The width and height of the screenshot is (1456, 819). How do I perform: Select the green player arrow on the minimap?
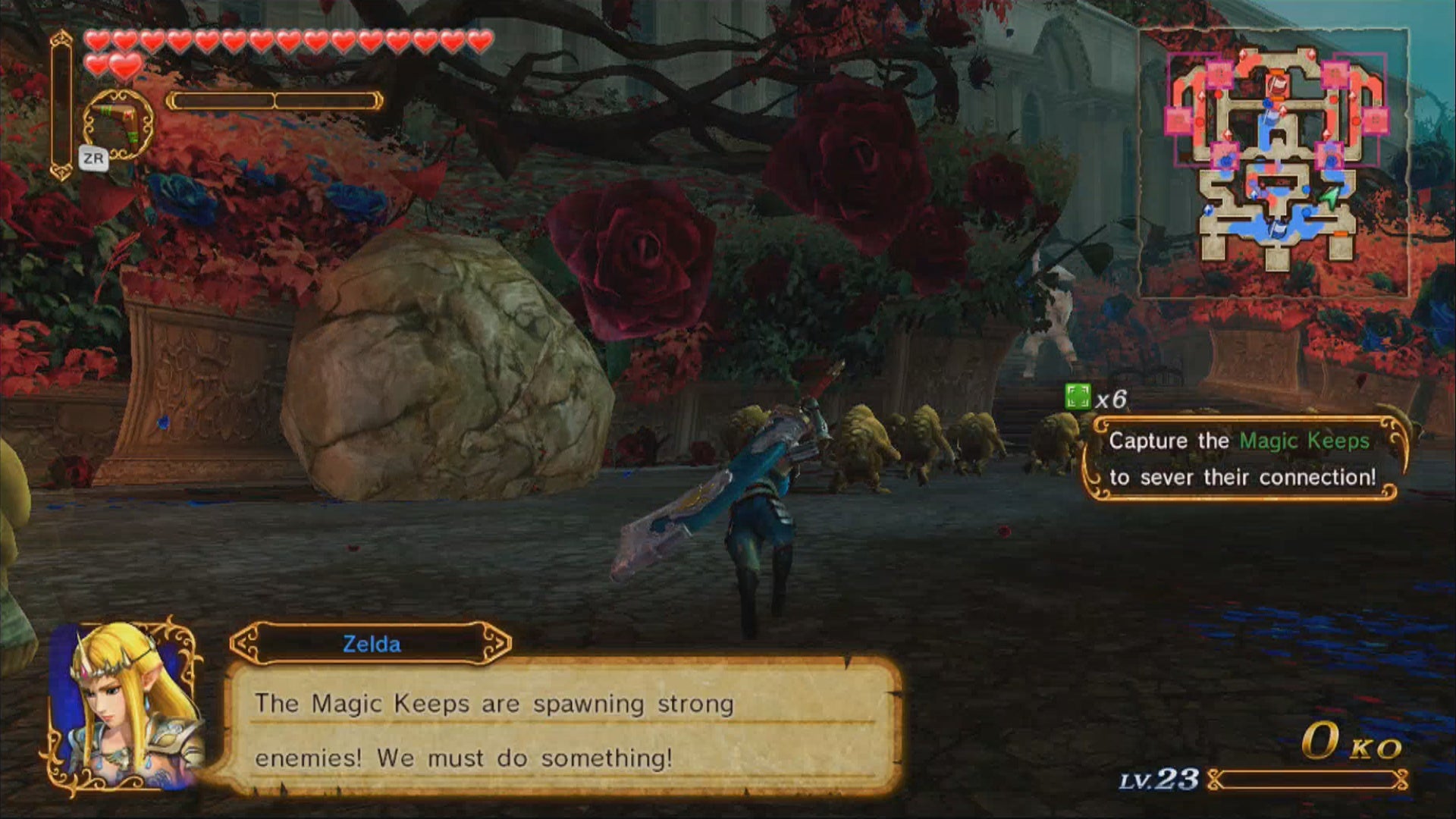[x=1329, y=198]
